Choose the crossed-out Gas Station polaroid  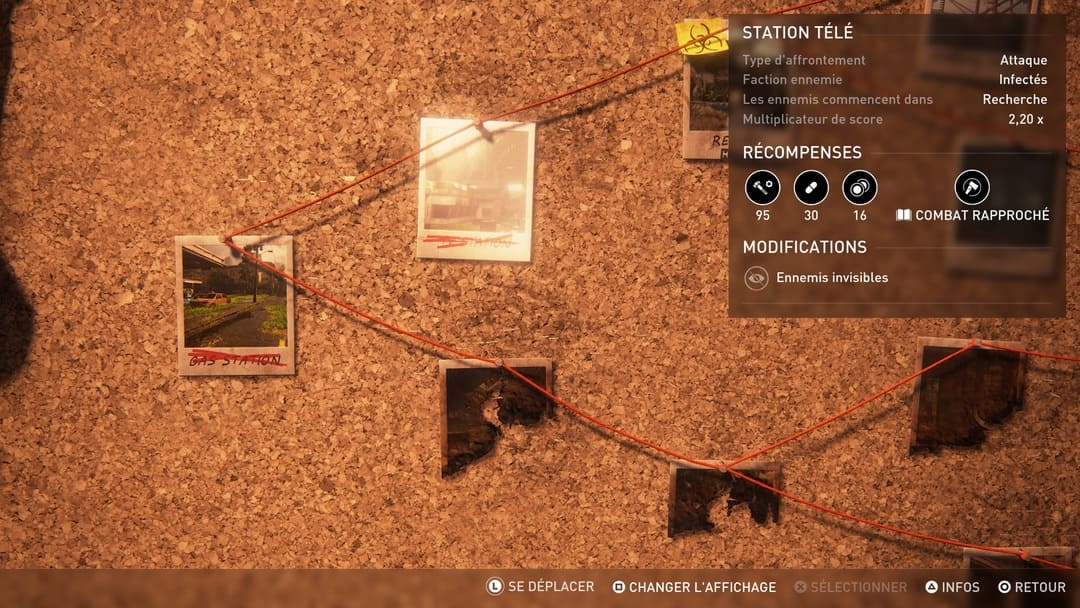coord(235,304)
